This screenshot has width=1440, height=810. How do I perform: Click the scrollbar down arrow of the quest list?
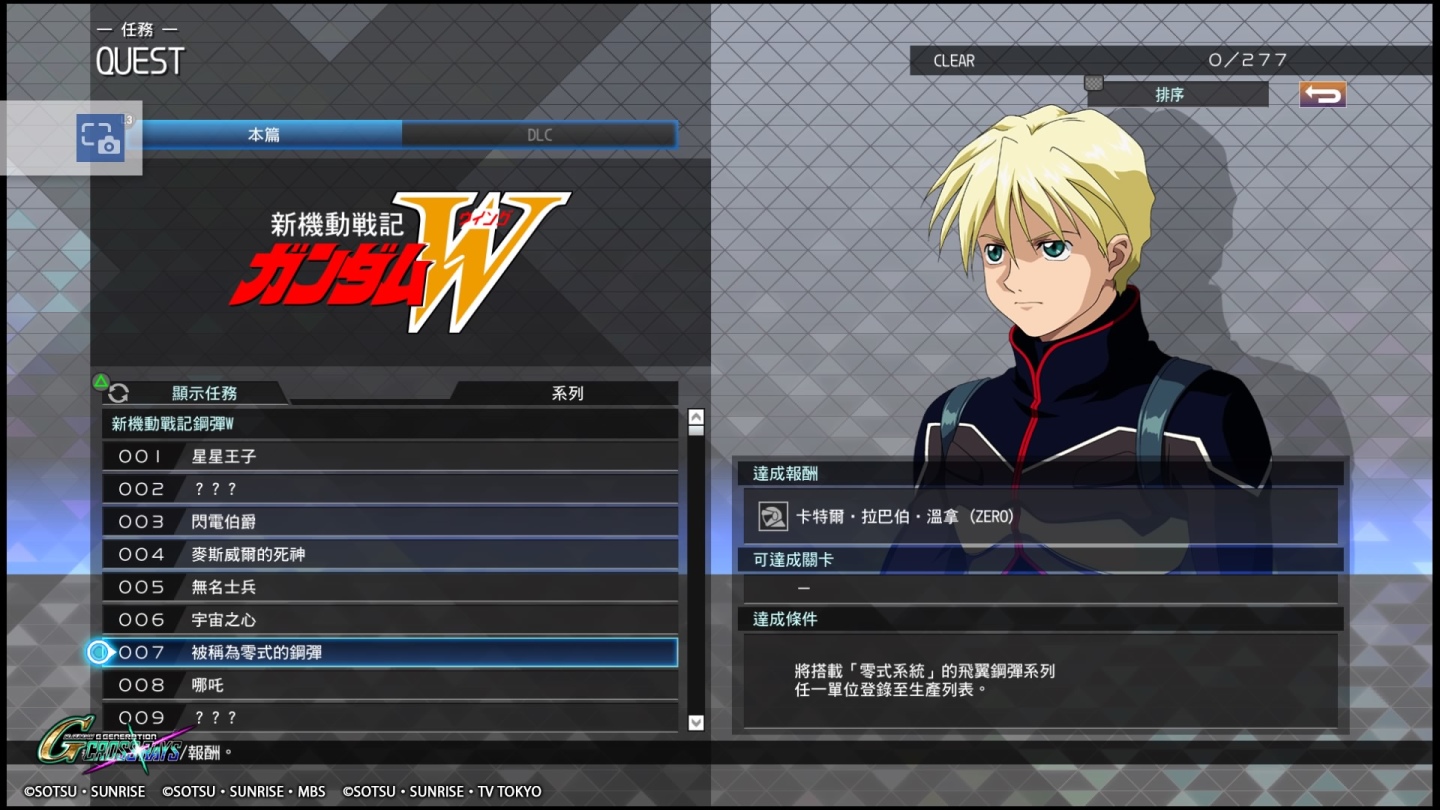[695, 722]
